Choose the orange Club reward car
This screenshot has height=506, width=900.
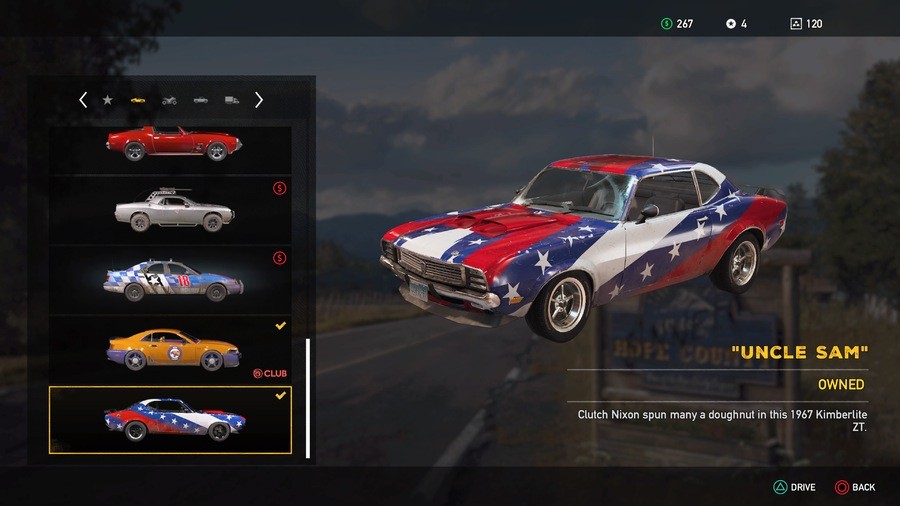point(171,349)
